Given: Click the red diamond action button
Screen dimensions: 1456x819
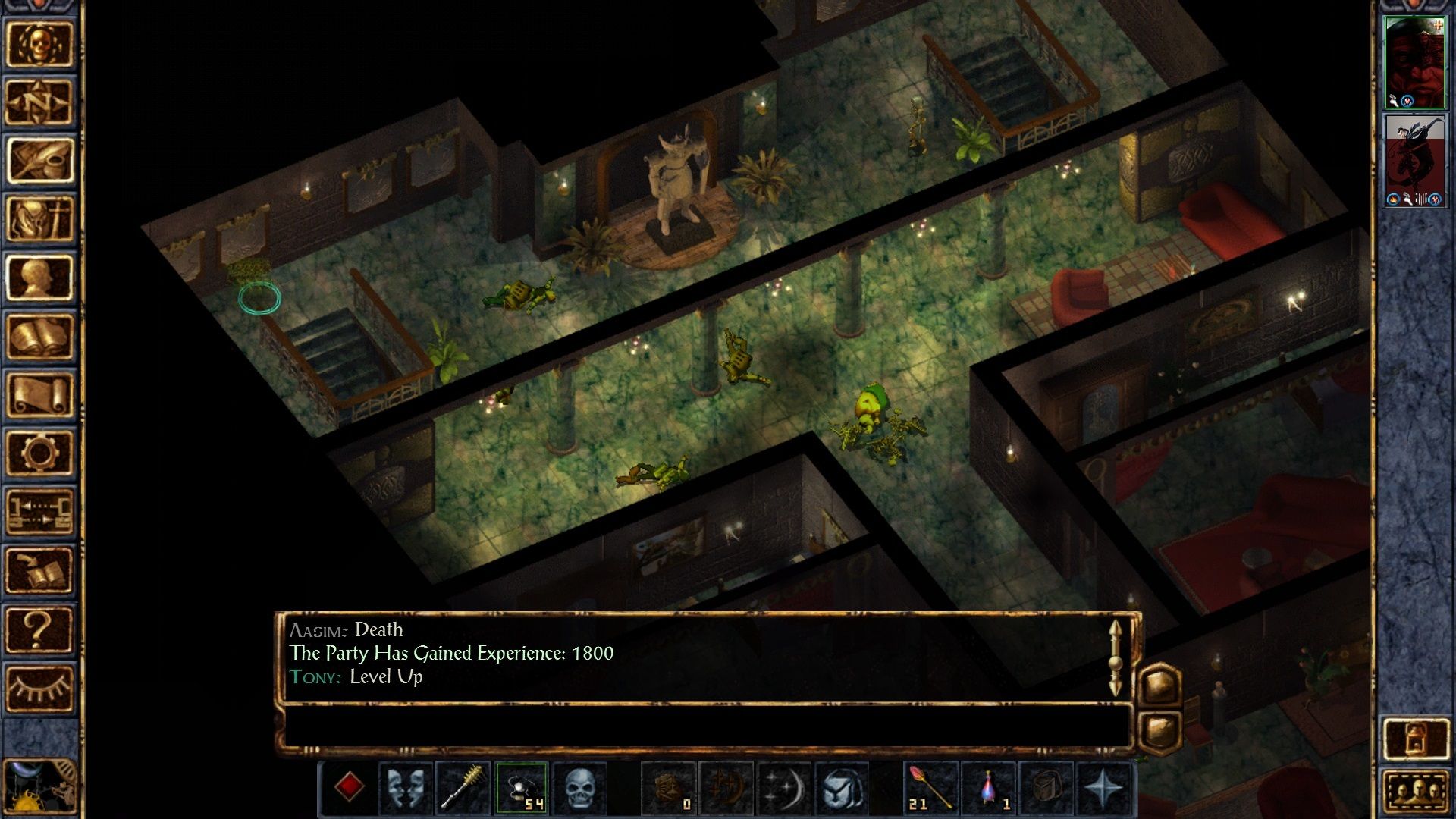Looking at the screenshot, I should (x=349, y=787).
